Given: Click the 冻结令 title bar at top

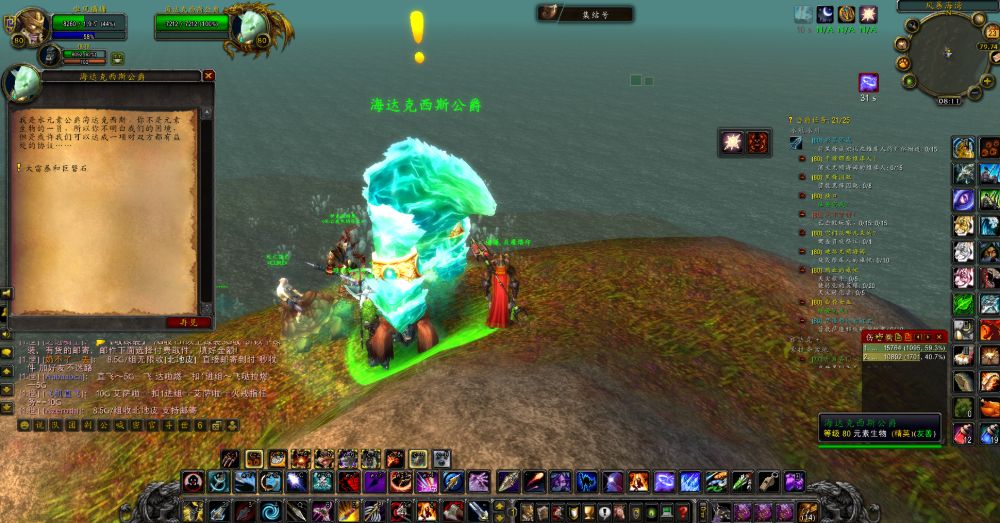Looking at the screenshot, I should coord(586,14).
